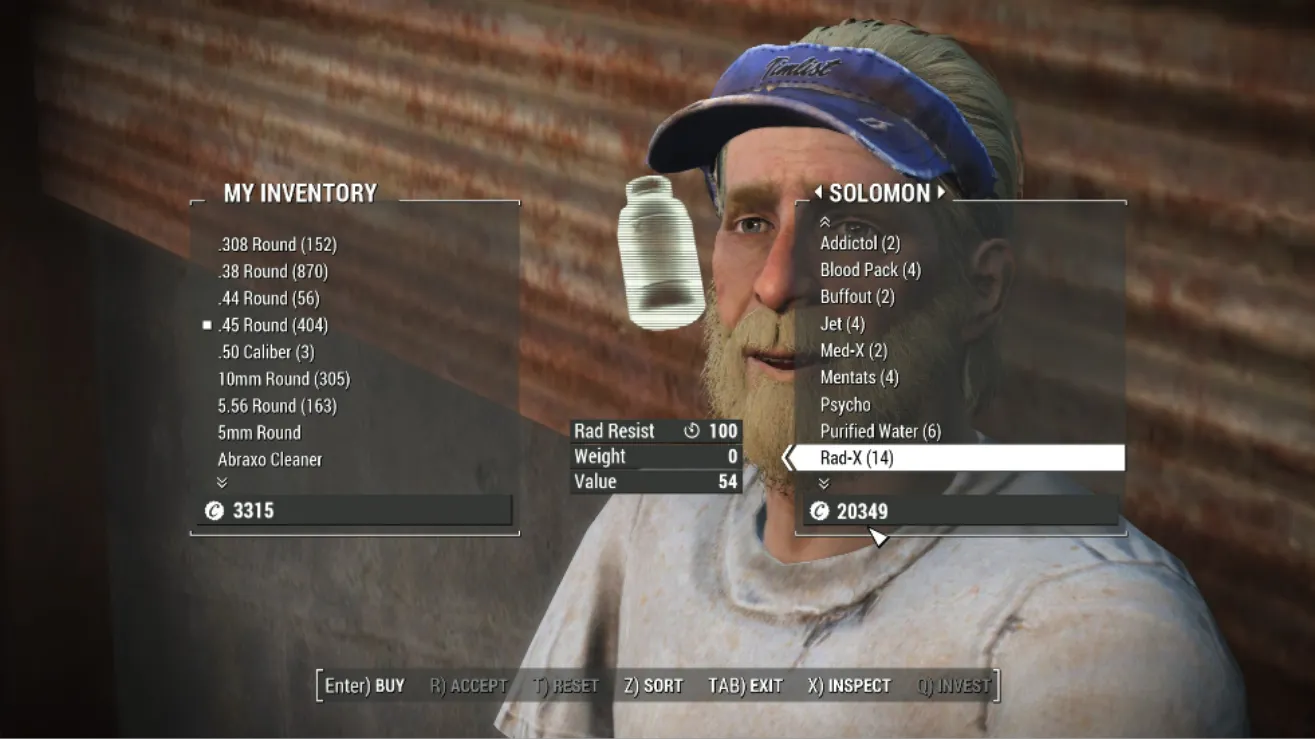Select the 5.56 Round stack
The image size is (1315, 740).
pyautogui.click(x=277, y=406)
